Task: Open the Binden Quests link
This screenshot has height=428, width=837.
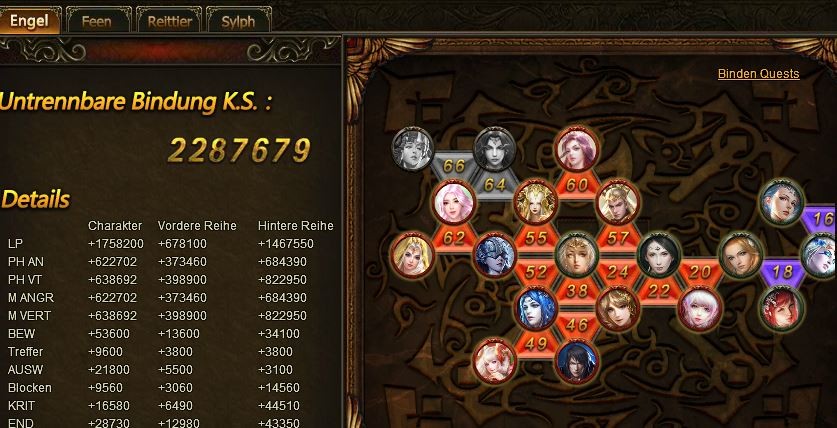Action: tap(758, 74)
